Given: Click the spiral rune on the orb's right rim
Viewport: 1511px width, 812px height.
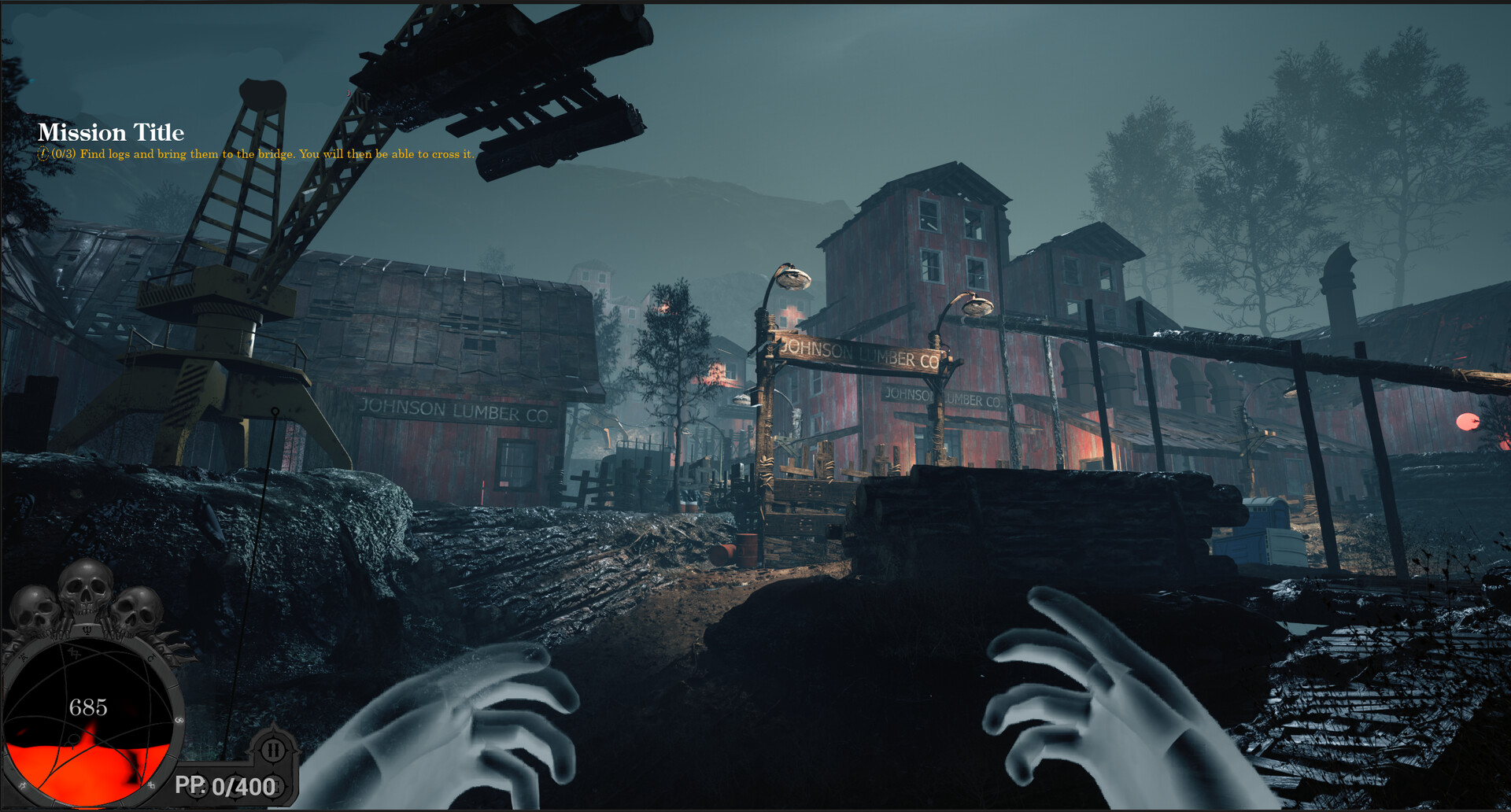Looking at the screenshot, I should click(x=180, y=719).
